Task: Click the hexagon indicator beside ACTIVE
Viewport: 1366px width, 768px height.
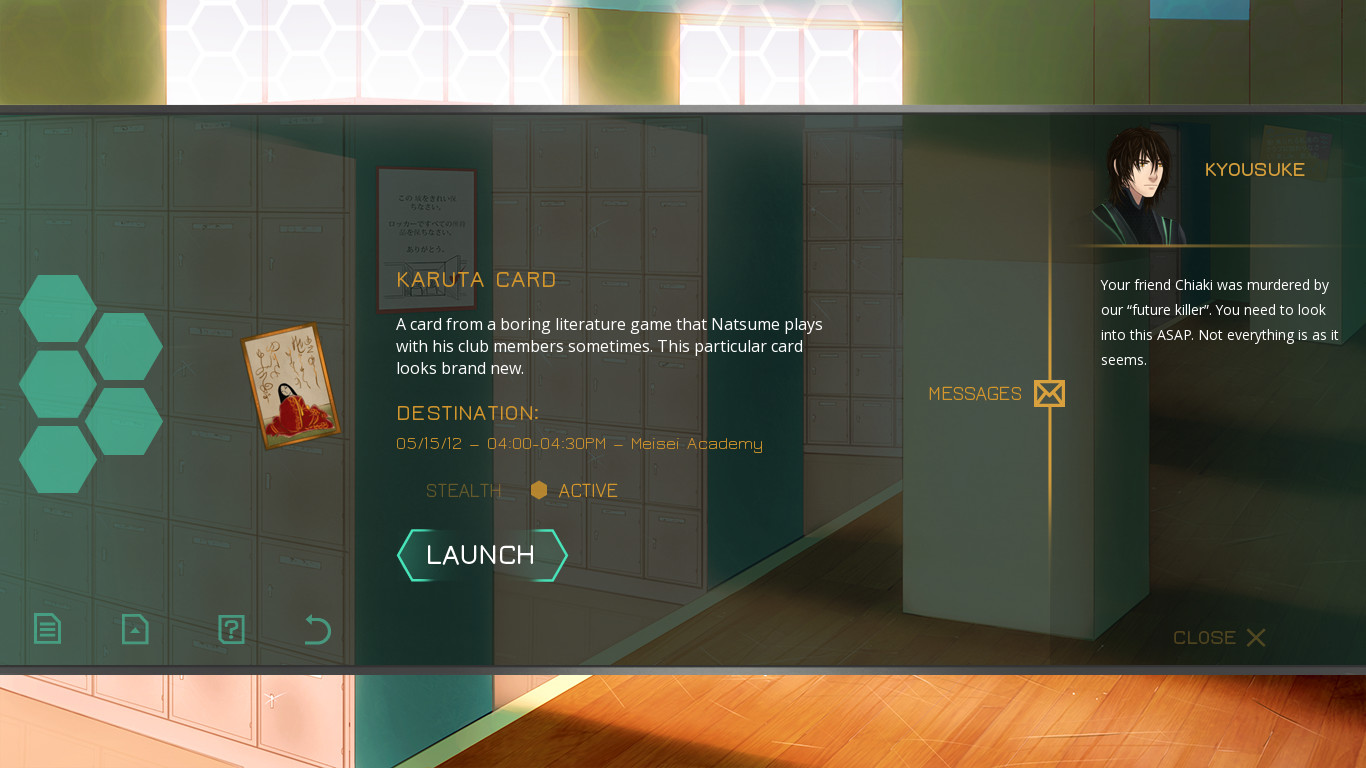Action: click(x=540, y=490)
